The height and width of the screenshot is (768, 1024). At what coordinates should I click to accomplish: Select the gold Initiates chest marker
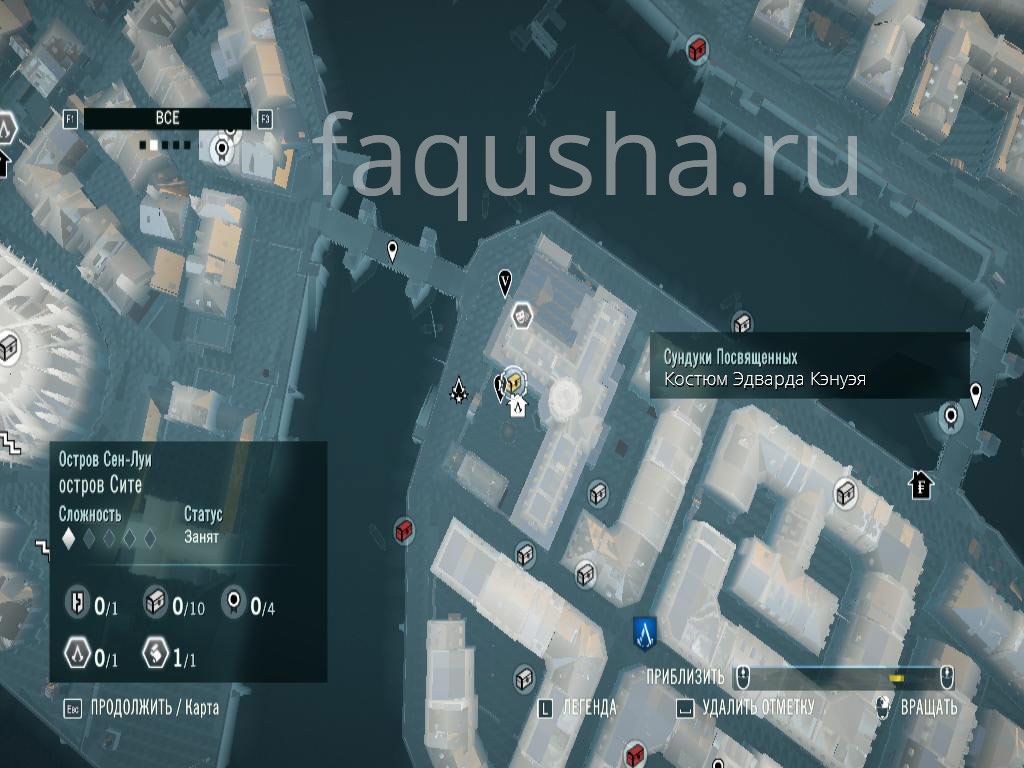coord(514,380)
